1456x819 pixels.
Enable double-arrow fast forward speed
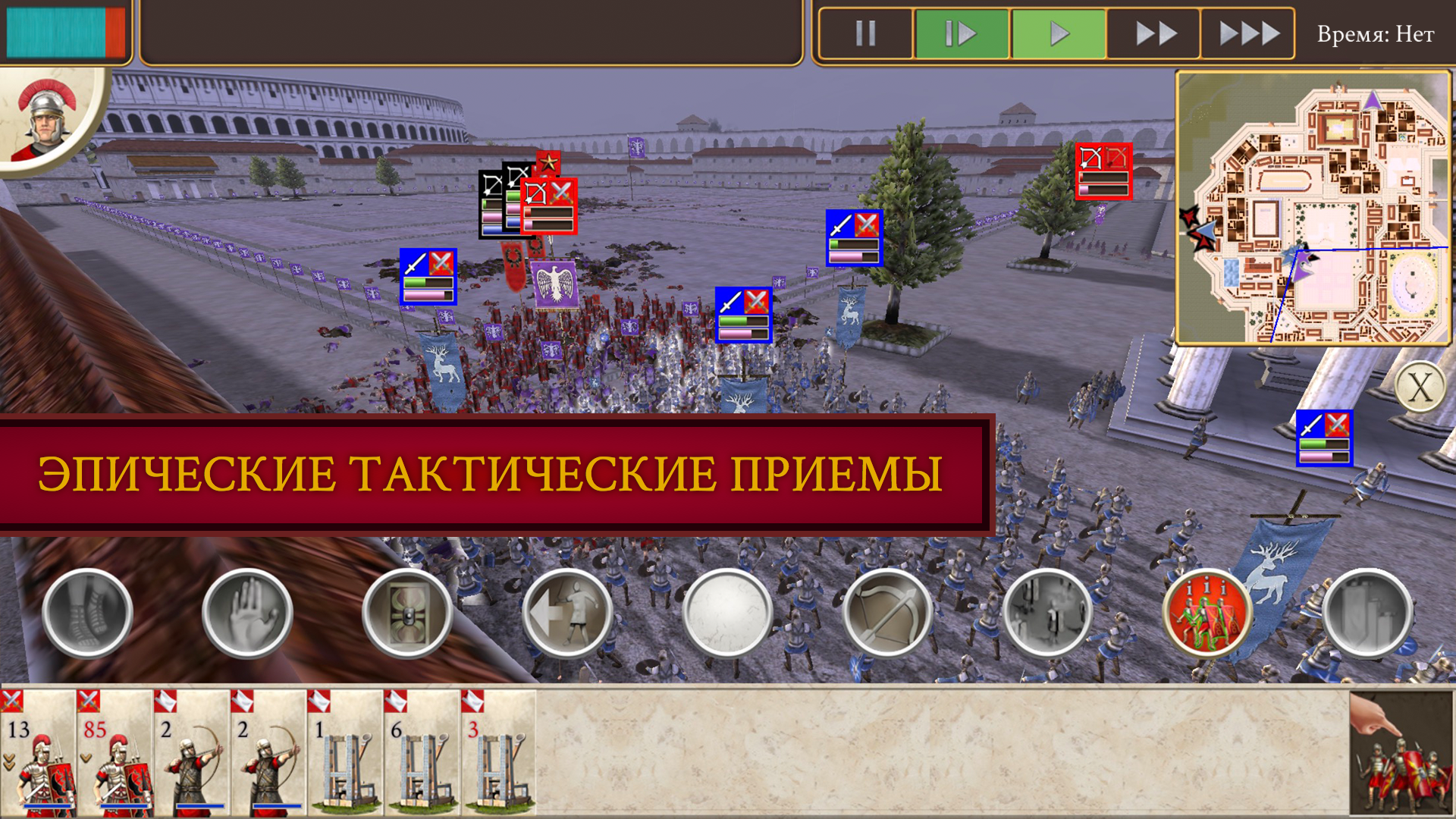[x=1153, y=33]
